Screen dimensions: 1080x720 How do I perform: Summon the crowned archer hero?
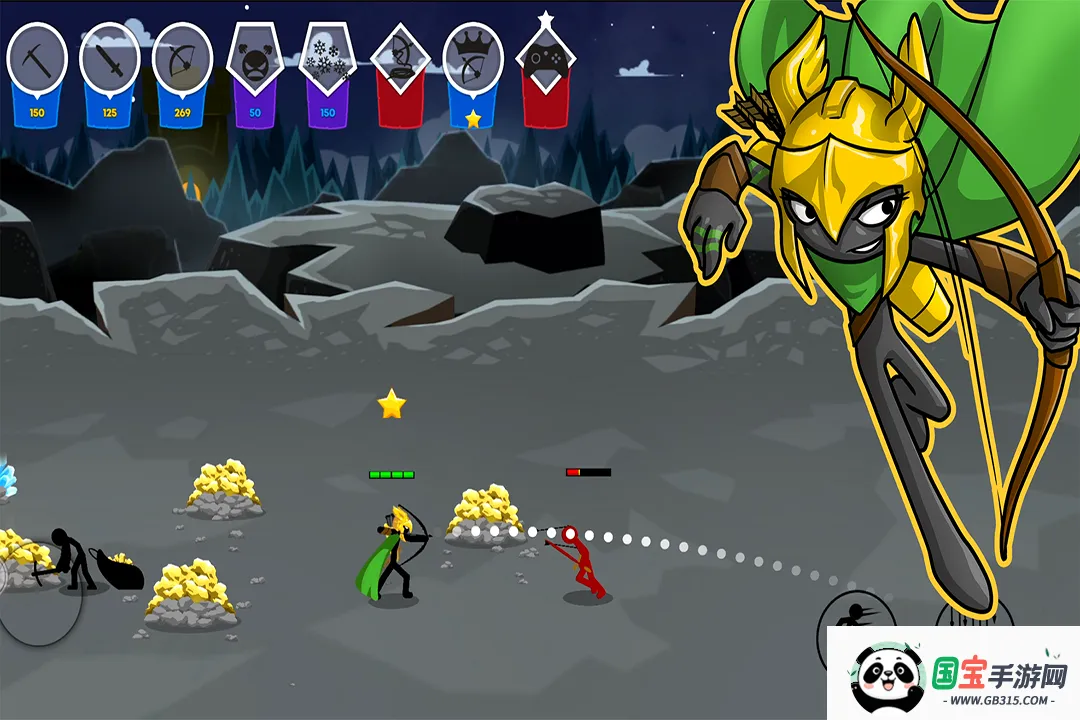pyautogui.click(x=472, y=58)
